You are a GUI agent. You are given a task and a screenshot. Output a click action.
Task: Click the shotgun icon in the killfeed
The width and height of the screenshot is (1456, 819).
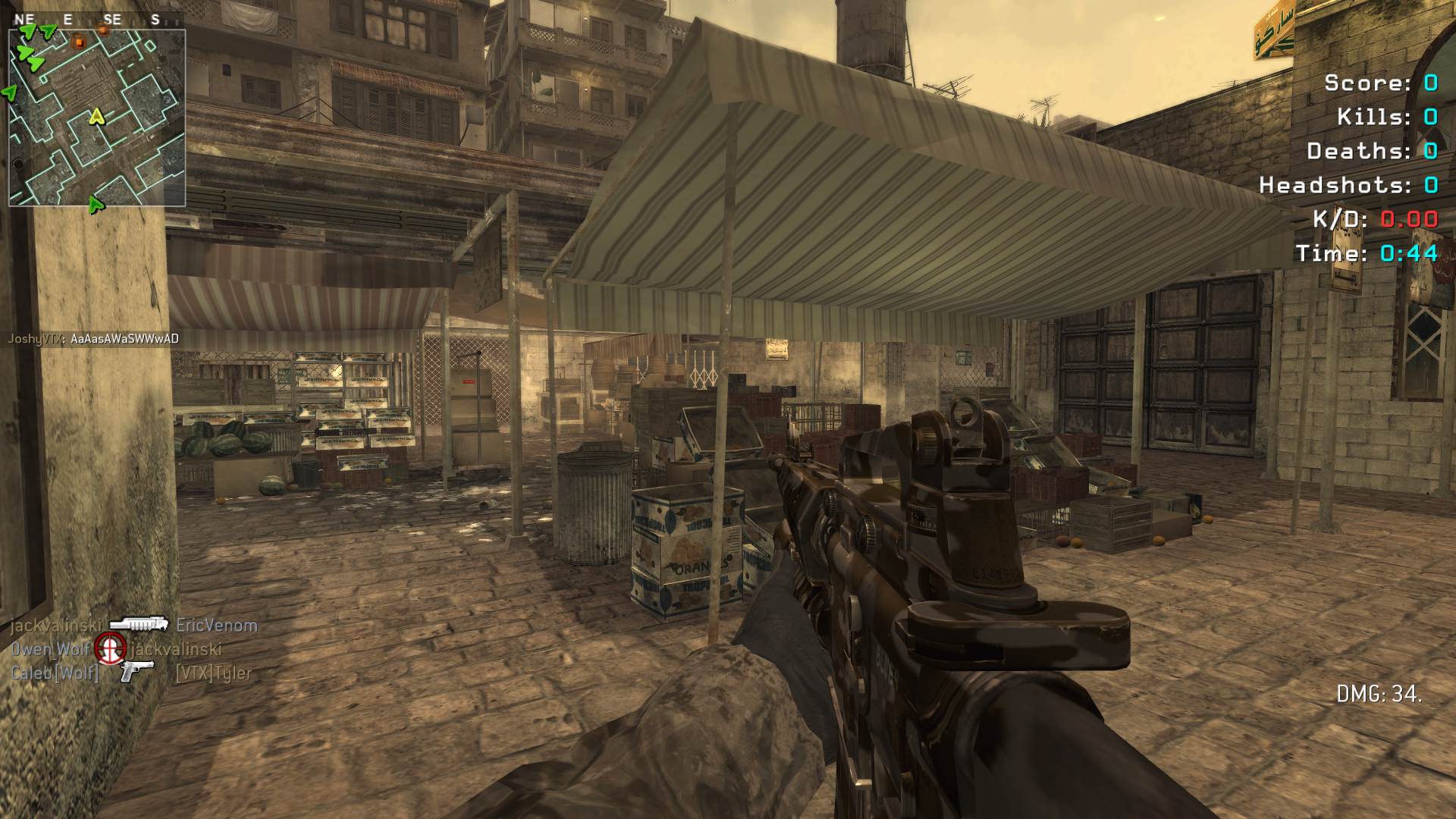point(137,625)
